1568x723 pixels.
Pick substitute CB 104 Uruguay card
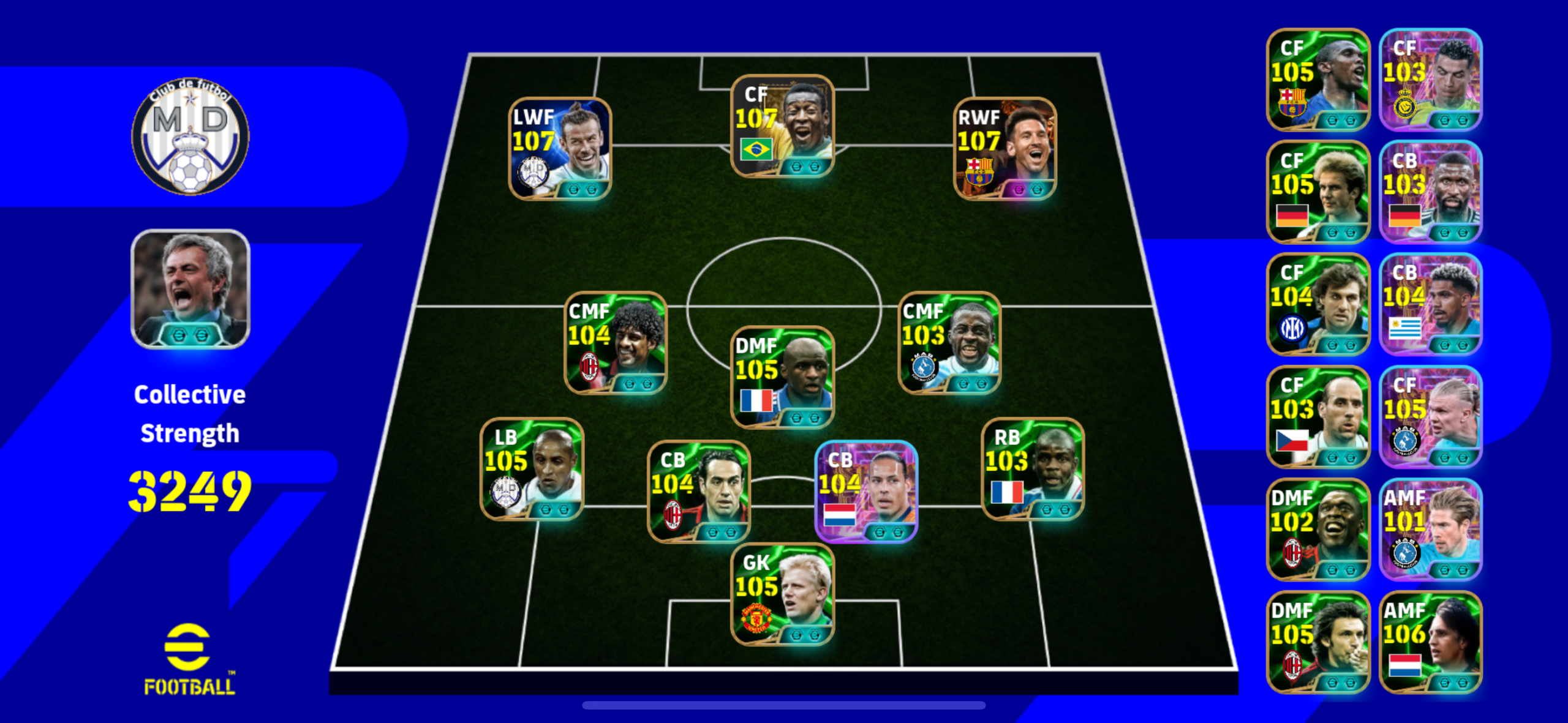[x=1430, y=304]
